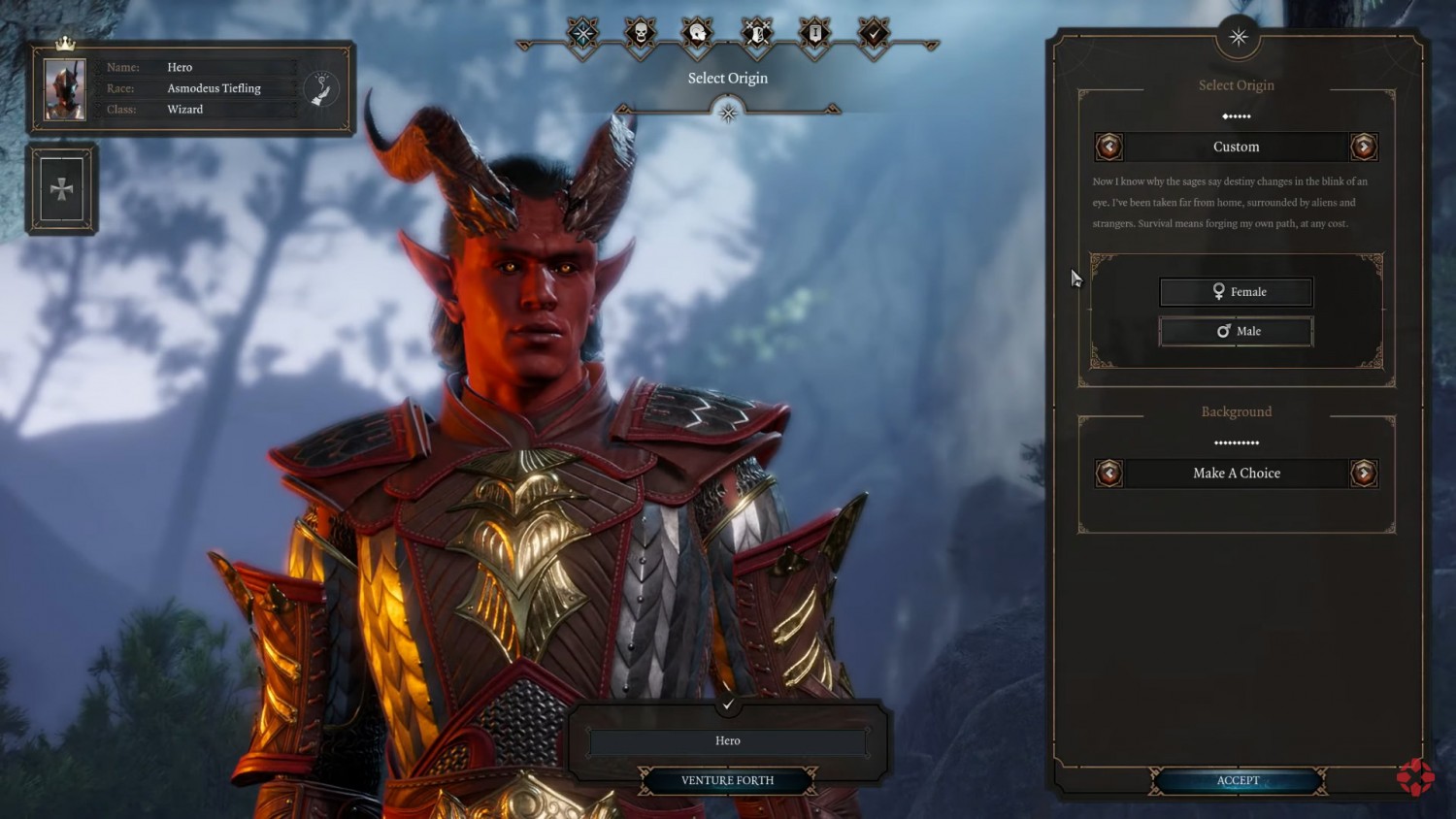Click the hand-with-flame icon beside character info
Image resolution: width=1456 pixels, height=819 pixels.
[x=321, y=87]
